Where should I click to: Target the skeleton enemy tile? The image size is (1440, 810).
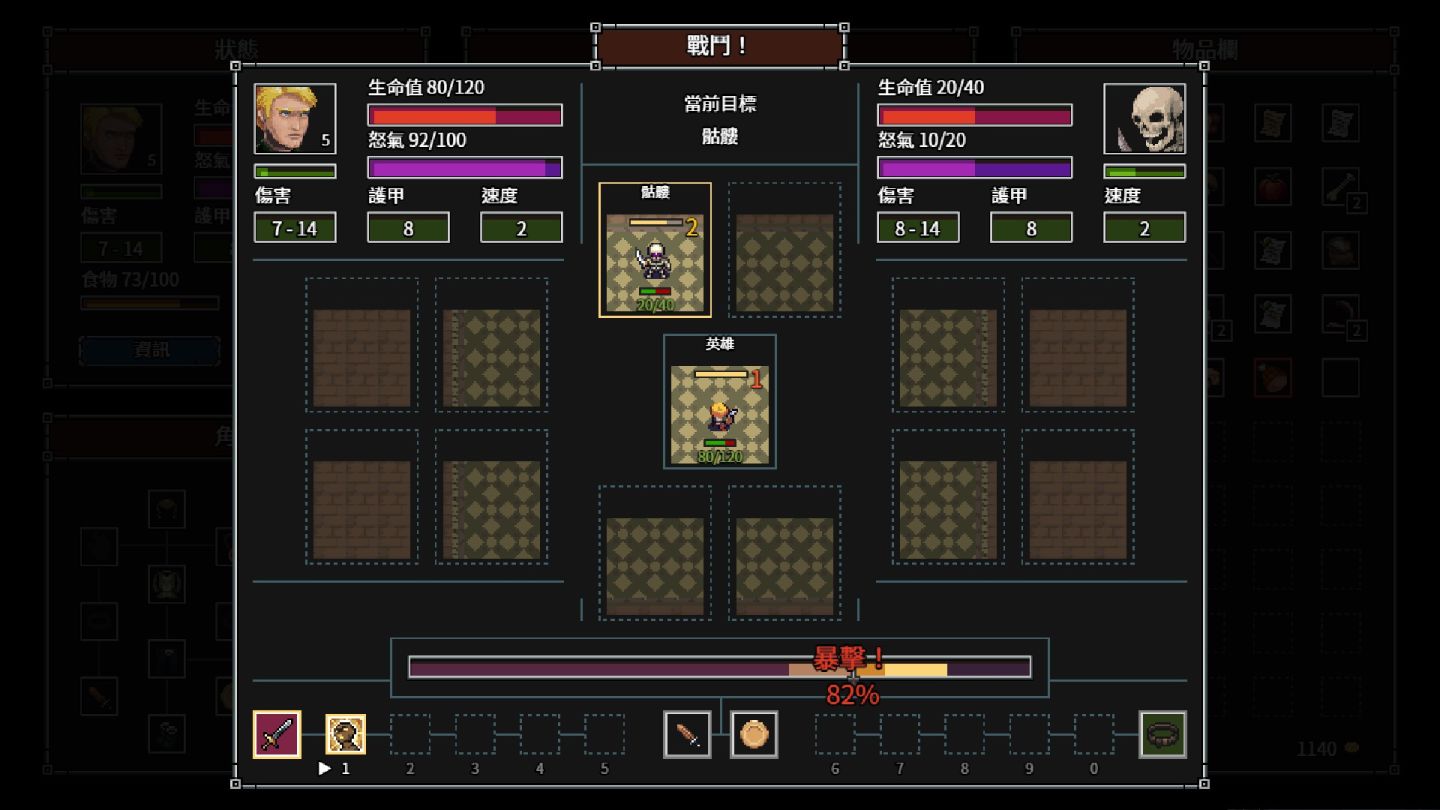click(x=655, y=251)
